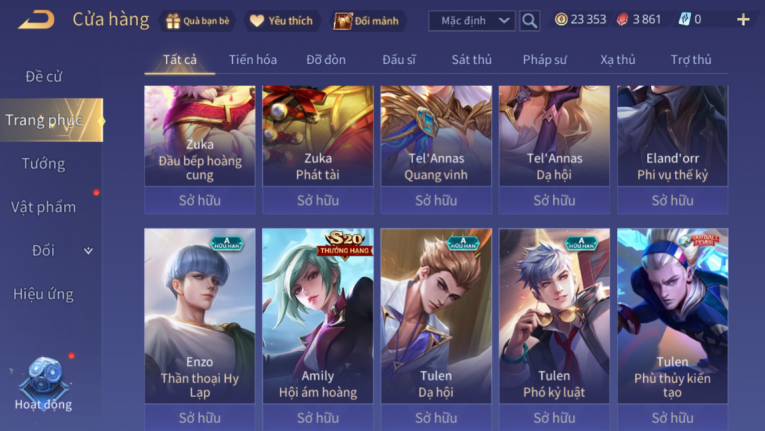Add currency with the plus button
765x431 pixels.
[x=742, y=20]
